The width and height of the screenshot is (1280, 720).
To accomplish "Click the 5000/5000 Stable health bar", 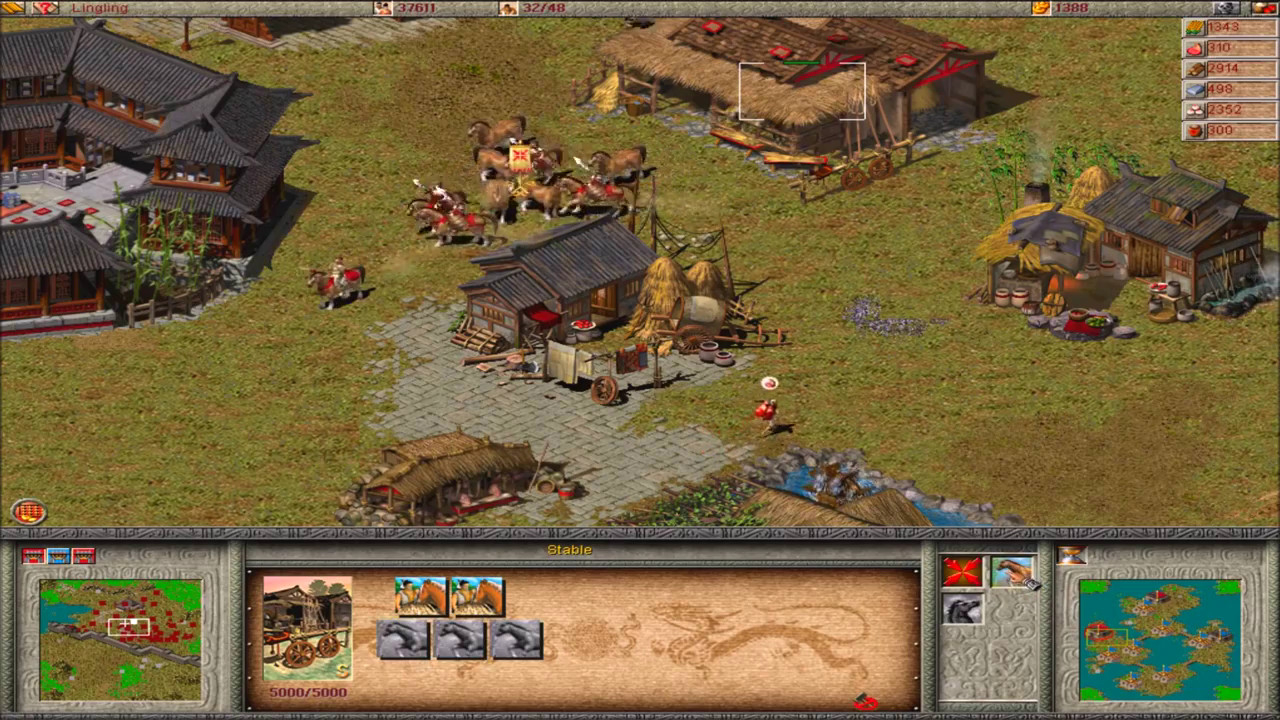I will (x=307, y=691).
